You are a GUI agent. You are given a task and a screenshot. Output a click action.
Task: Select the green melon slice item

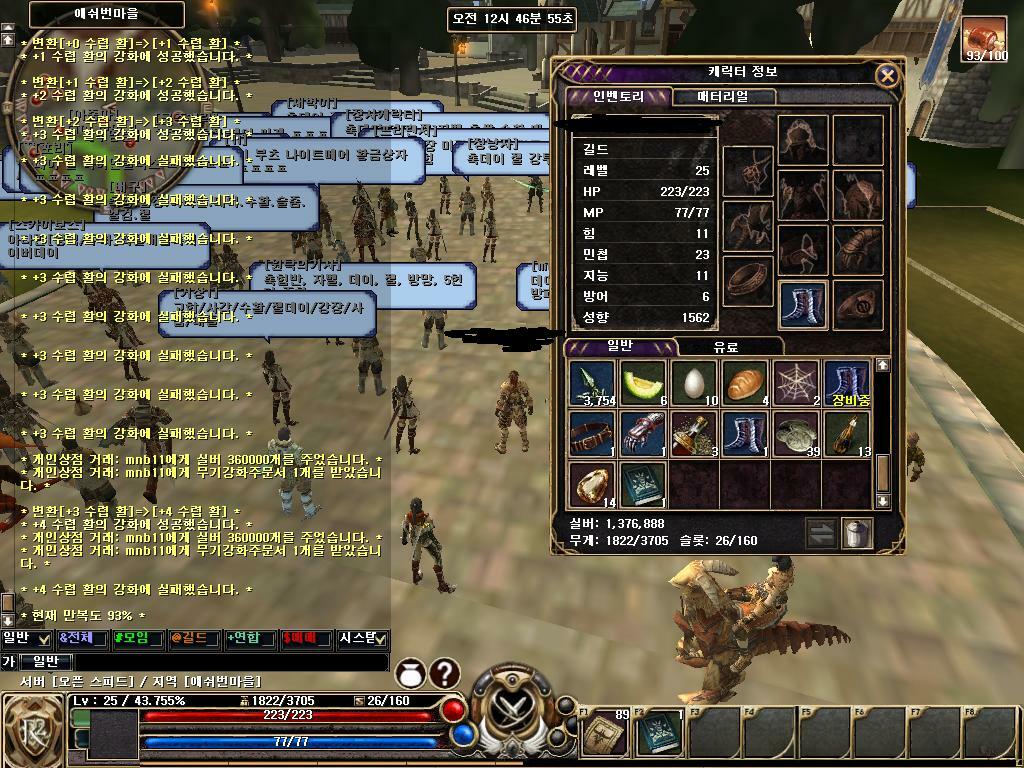tap(643, 385)
